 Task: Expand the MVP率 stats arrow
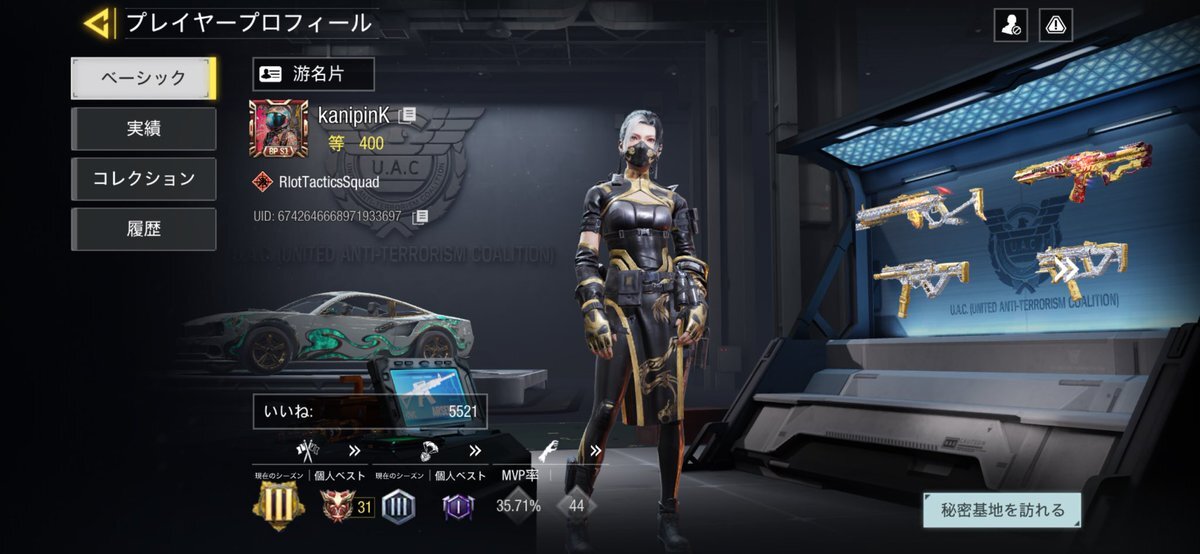tap(595, 451)
